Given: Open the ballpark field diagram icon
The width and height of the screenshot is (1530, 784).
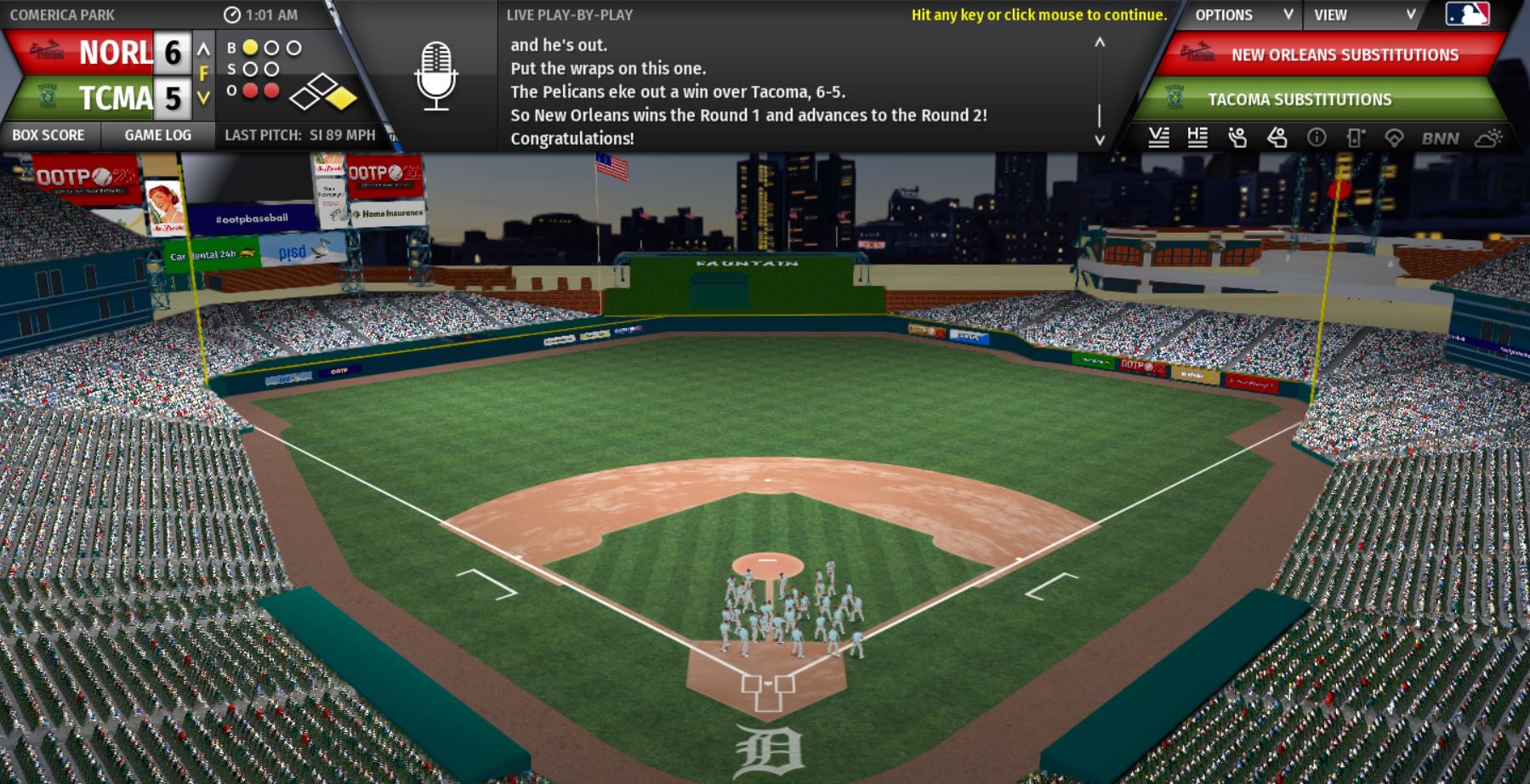Looking at the screenshot, I should [1394, 138].
